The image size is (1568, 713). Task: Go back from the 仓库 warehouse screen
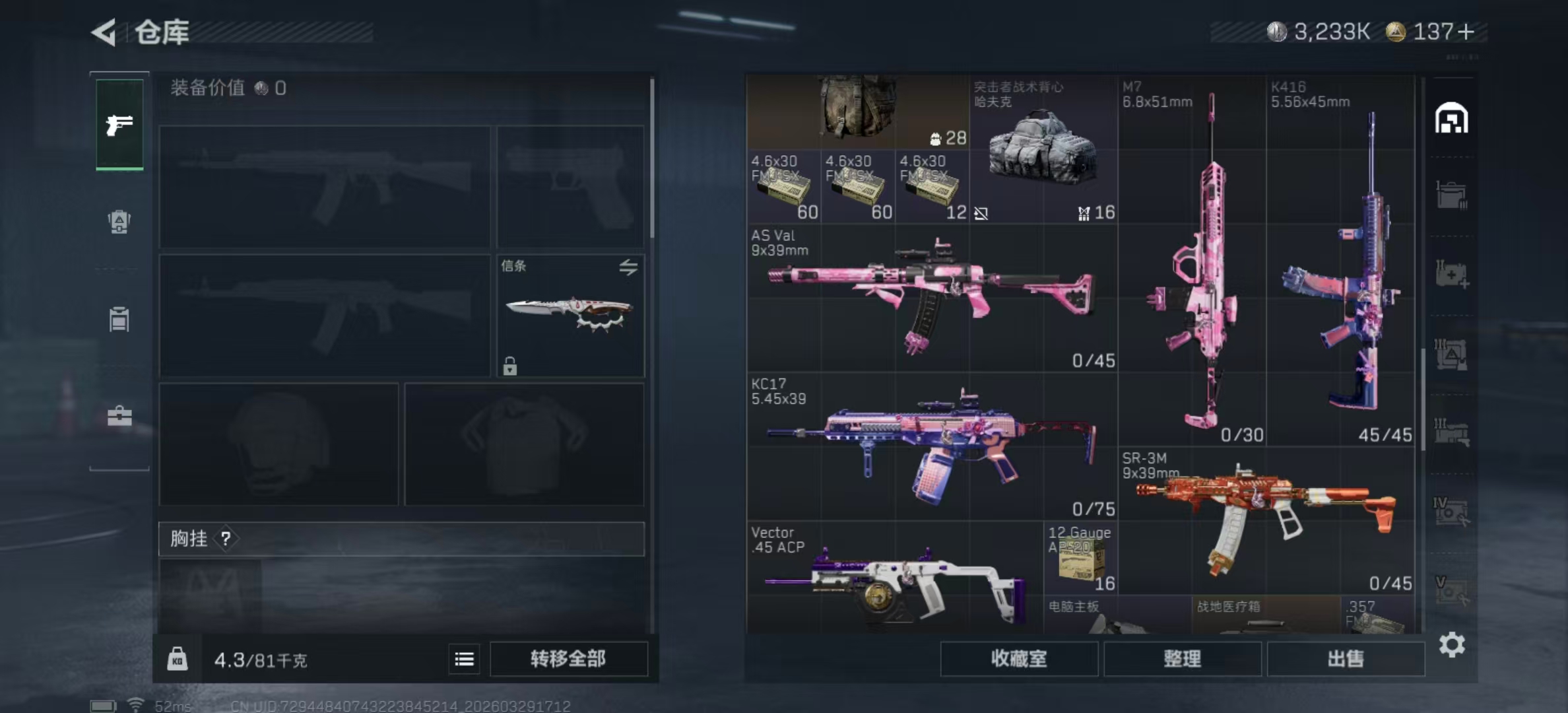click(x=104, y=32)
